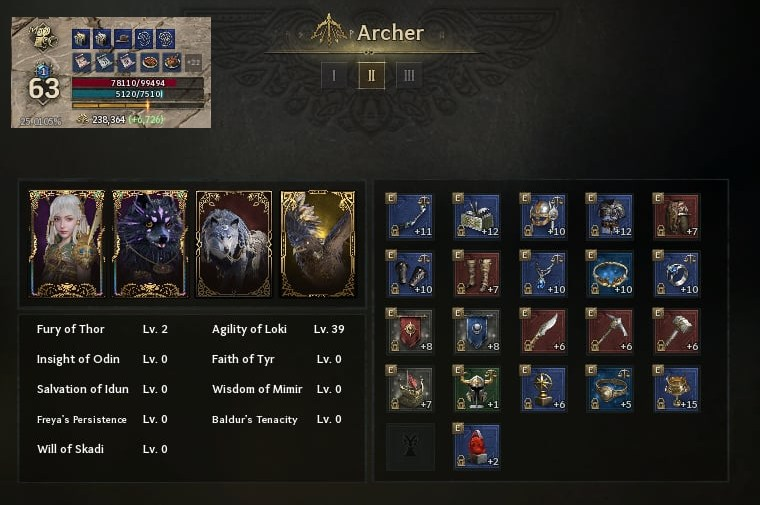Viewport: 760px width, 505px height.
Task: Choose the purple-marked black wolf card
Action: click(x=150, y=243)
